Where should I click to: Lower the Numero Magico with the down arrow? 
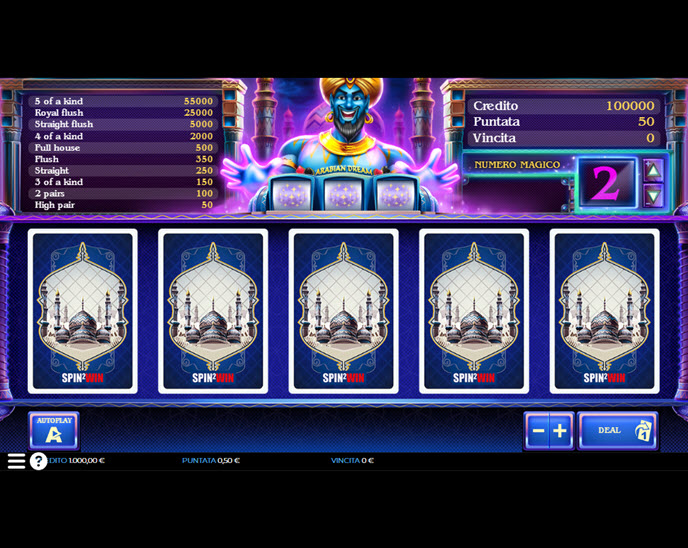[x=653, y=195]
